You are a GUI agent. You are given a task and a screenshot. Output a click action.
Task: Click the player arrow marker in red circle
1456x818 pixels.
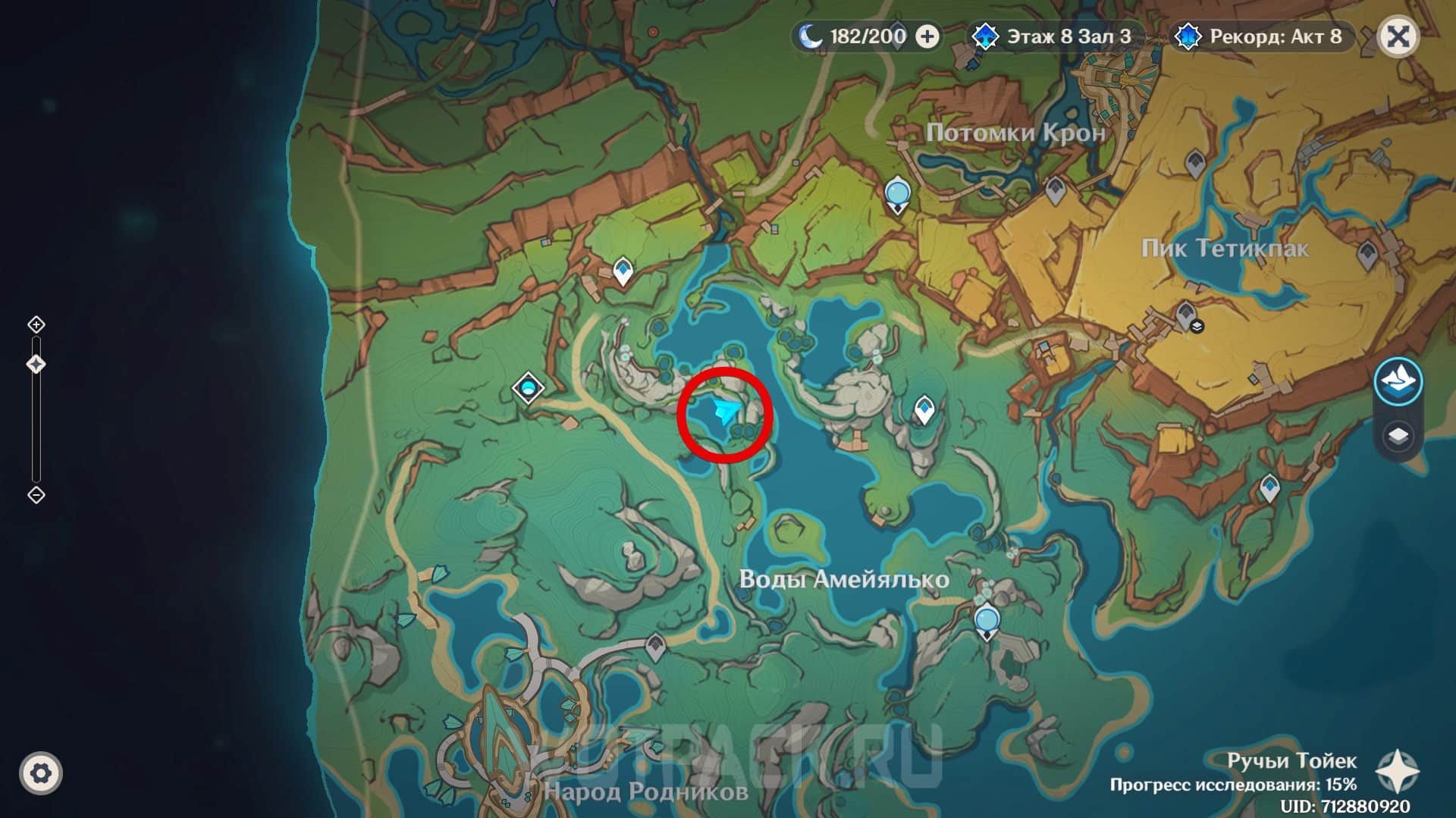point(725,412)
